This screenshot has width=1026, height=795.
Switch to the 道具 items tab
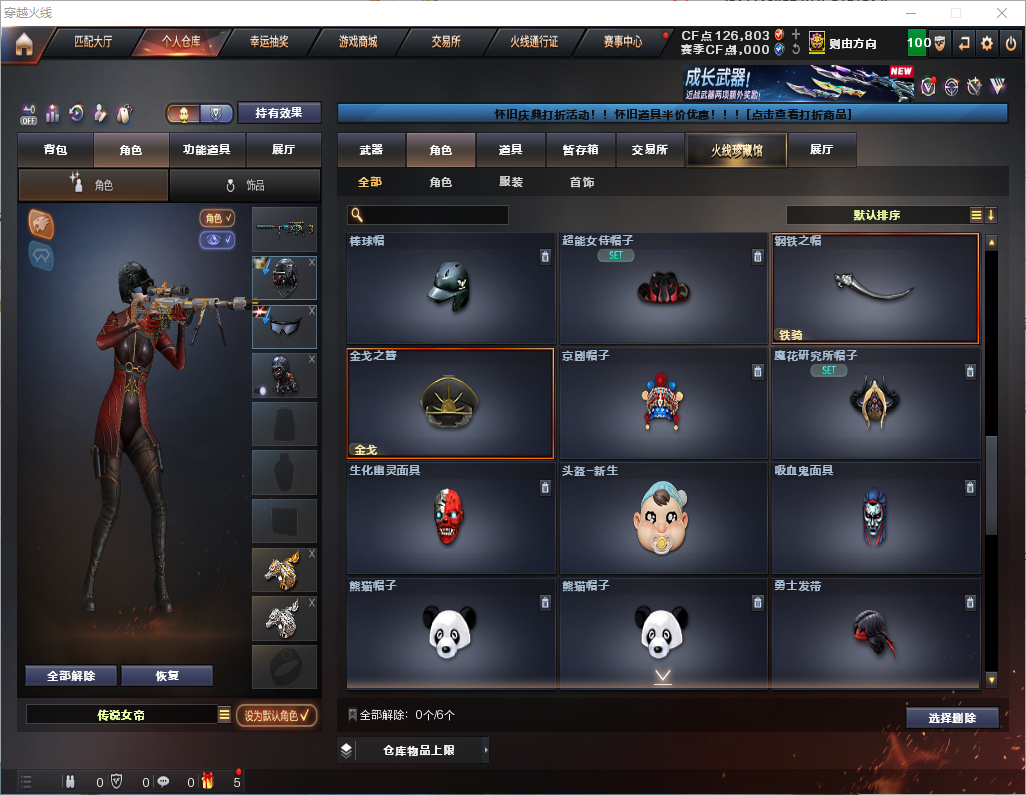tap(510, 150)
